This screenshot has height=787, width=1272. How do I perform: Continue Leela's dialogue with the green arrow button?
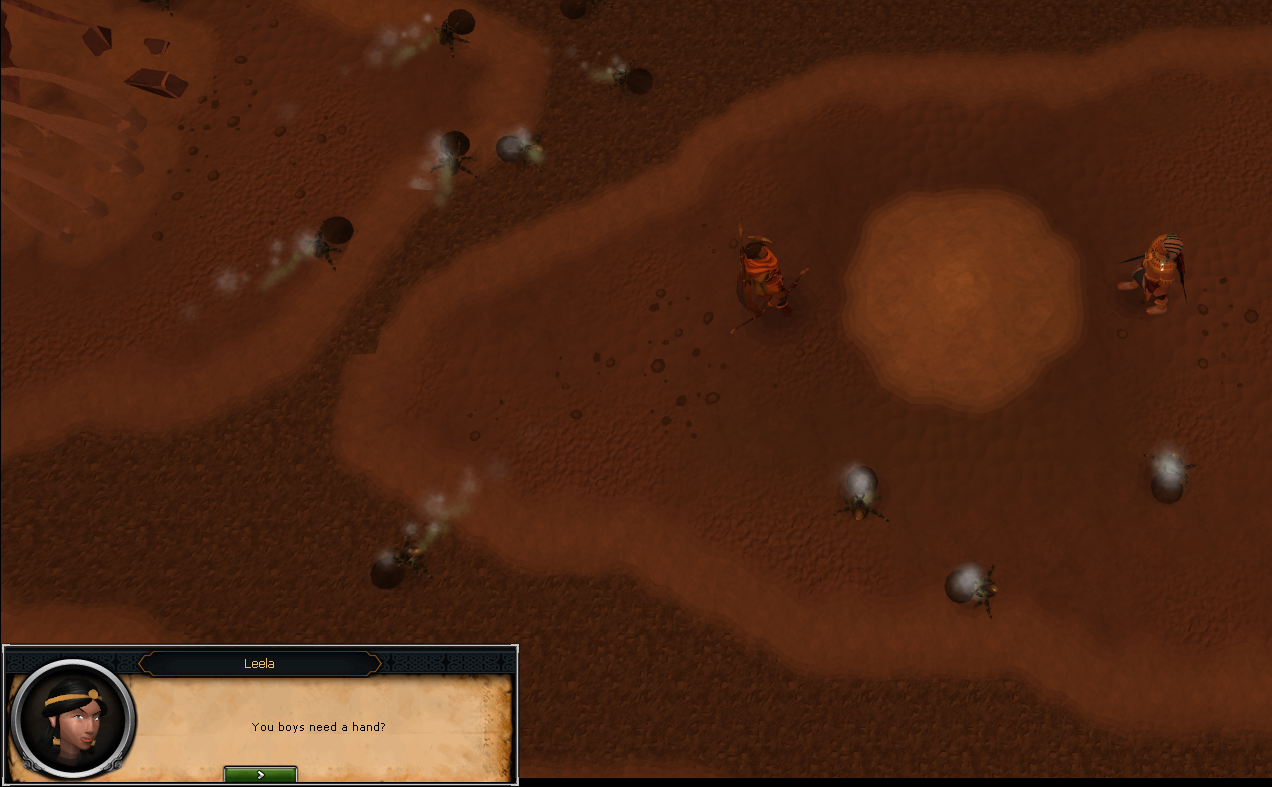coord(260,774)
